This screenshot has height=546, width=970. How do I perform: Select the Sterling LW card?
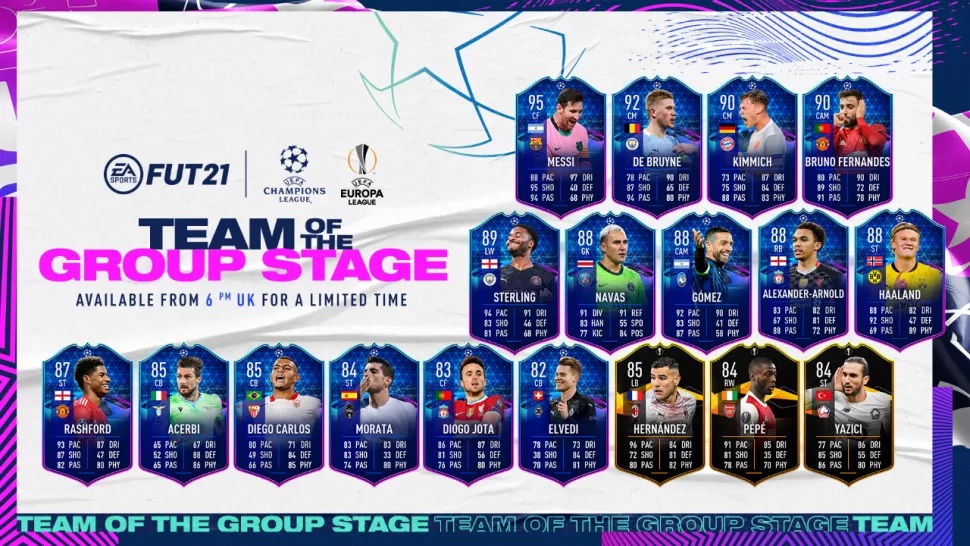[x=514, y=277]
